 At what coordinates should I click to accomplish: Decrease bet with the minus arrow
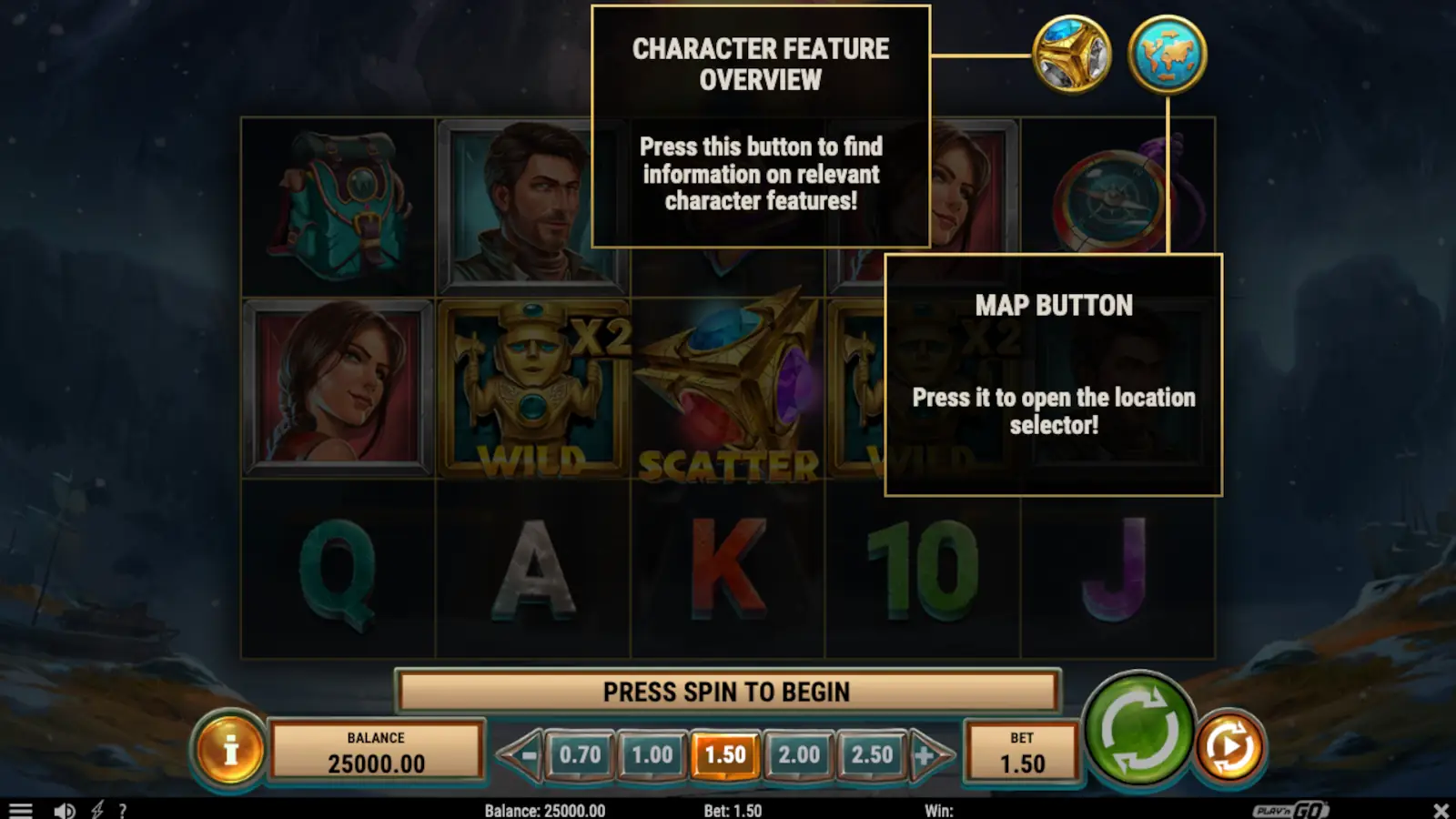[531, 754]
